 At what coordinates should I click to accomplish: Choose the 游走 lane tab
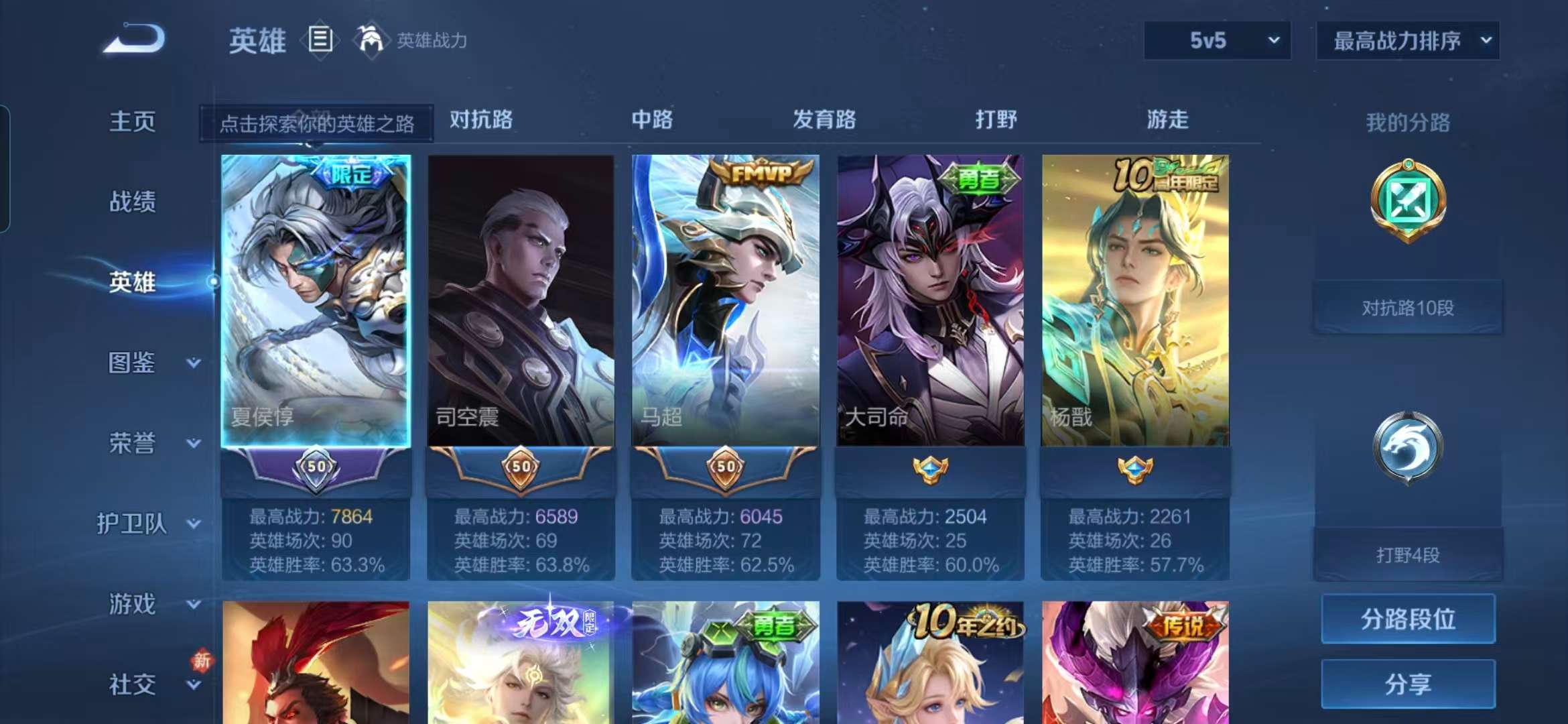point(1167,120)
